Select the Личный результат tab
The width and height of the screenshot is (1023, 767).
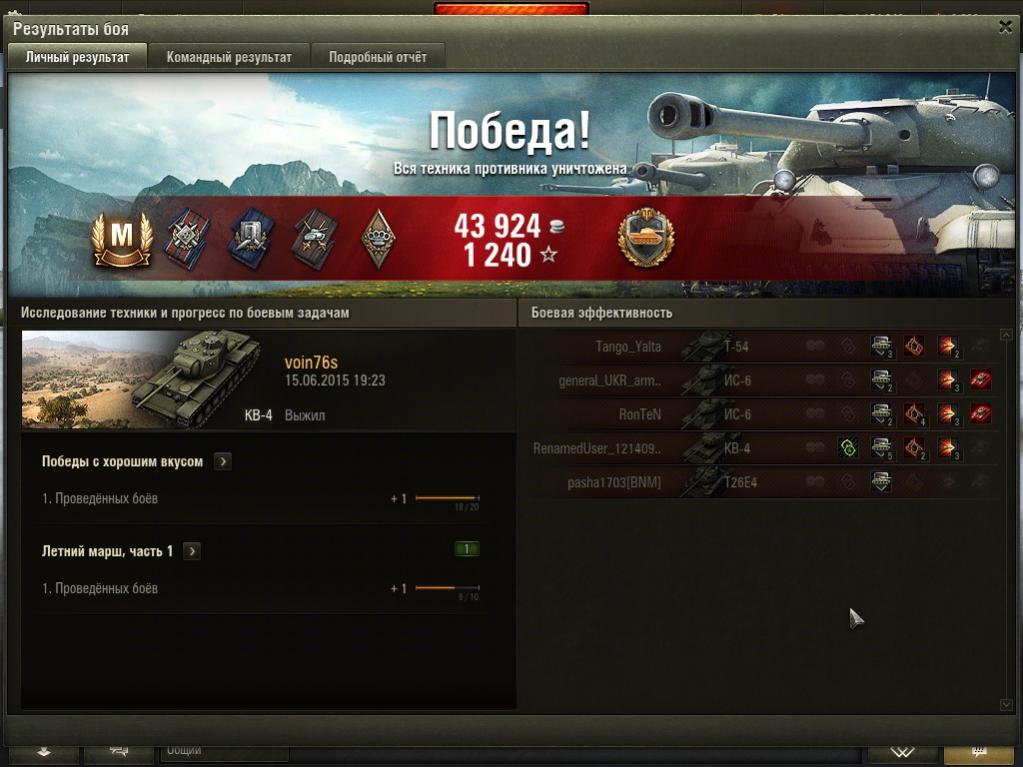coord(77,57)
